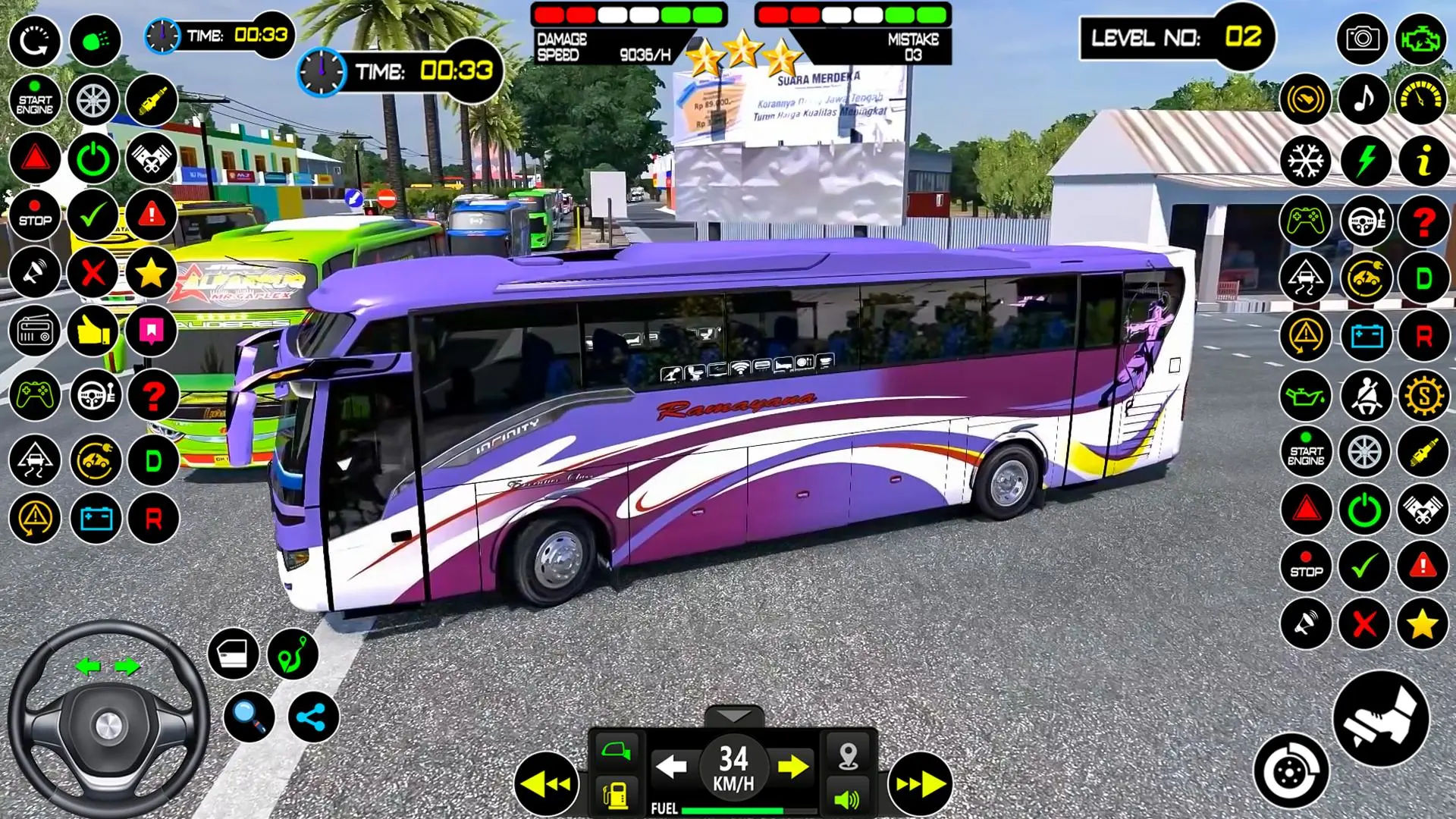This screenshot has height=819, width=1456.
Task: Toggle the speaker volume icon
Action: tap(847, 799)
